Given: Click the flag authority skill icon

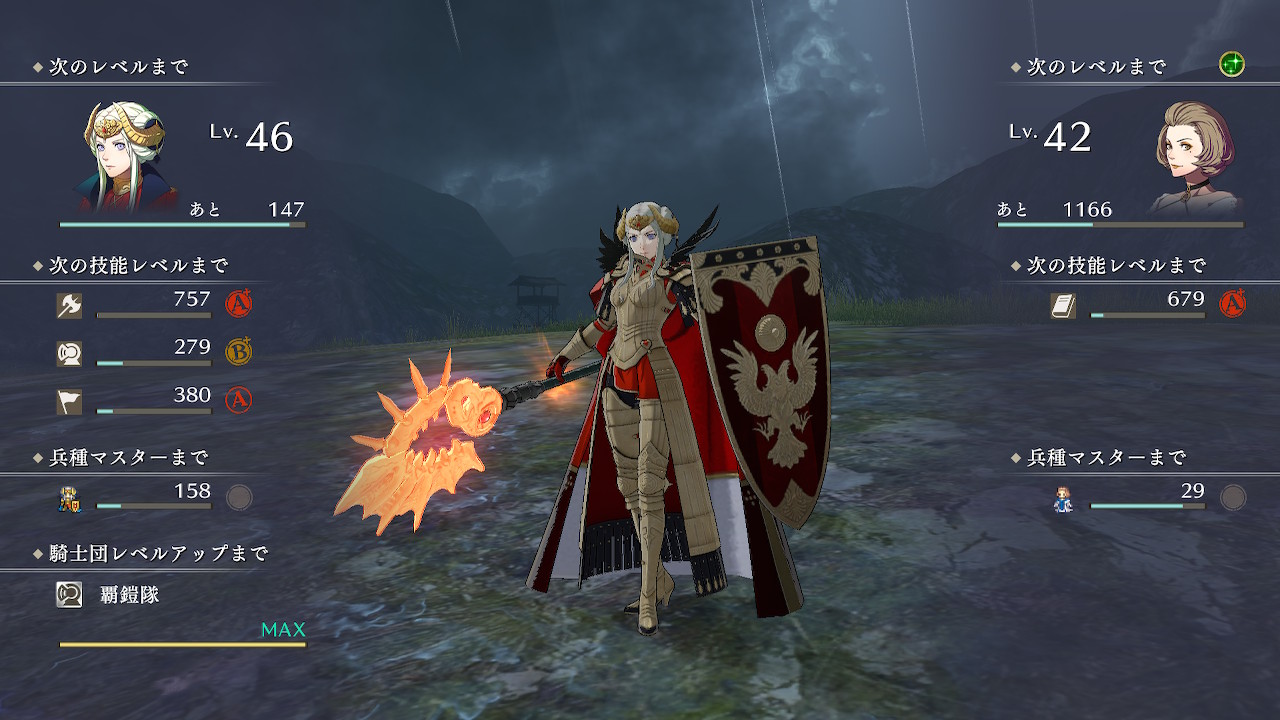Looking at the screenshot, I should (x=69, y=401).
